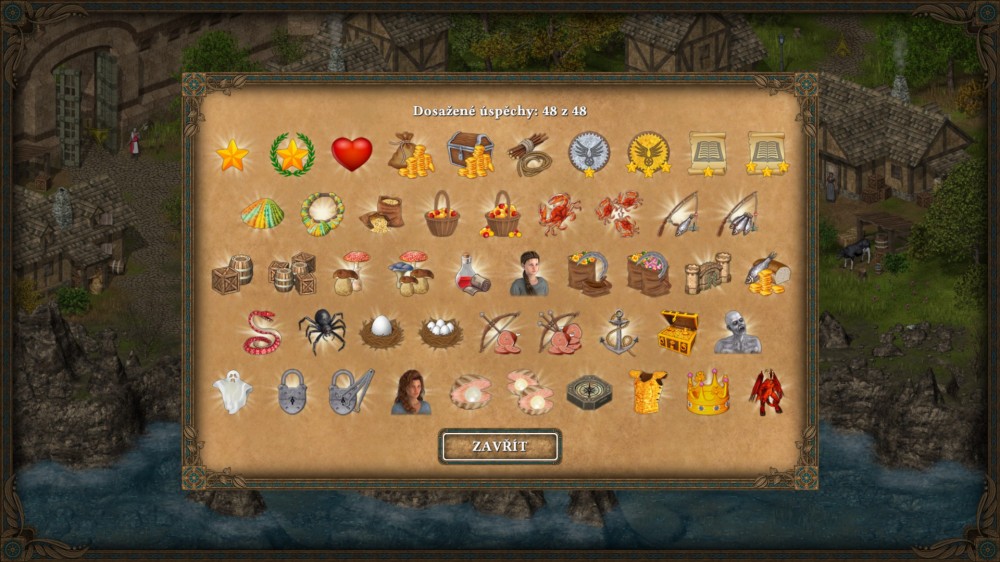Viewport: 1000px width, 562px height.
Task: View the red demon achievement
Action: 767,392
